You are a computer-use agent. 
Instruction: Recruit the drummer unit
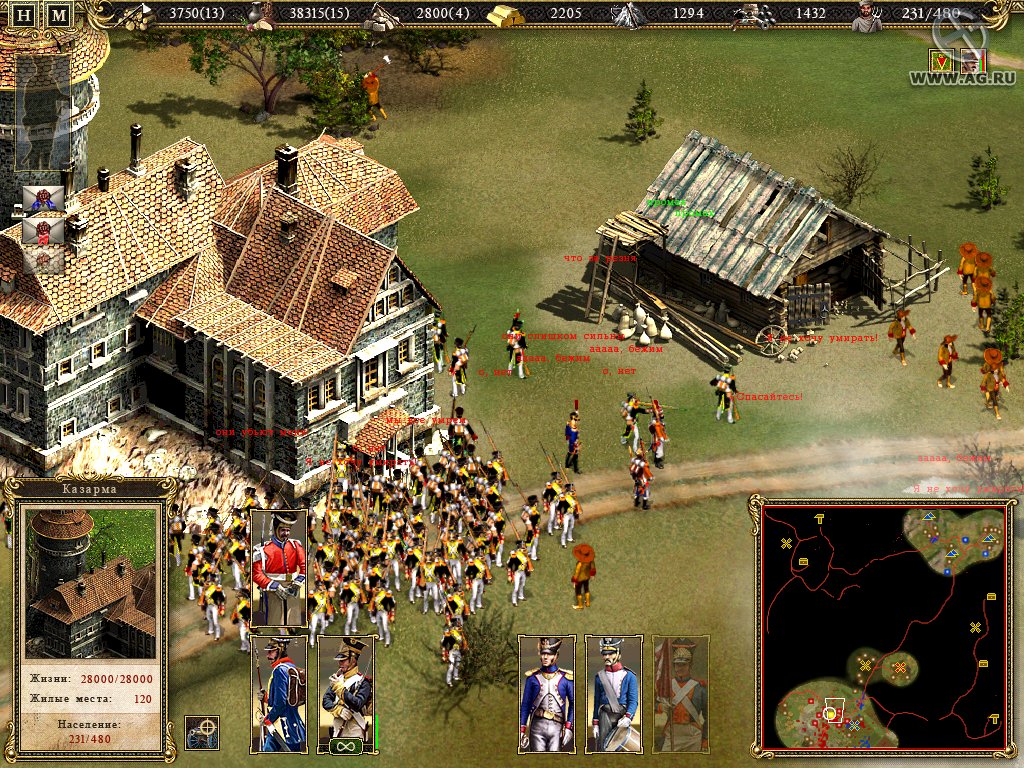613,693
